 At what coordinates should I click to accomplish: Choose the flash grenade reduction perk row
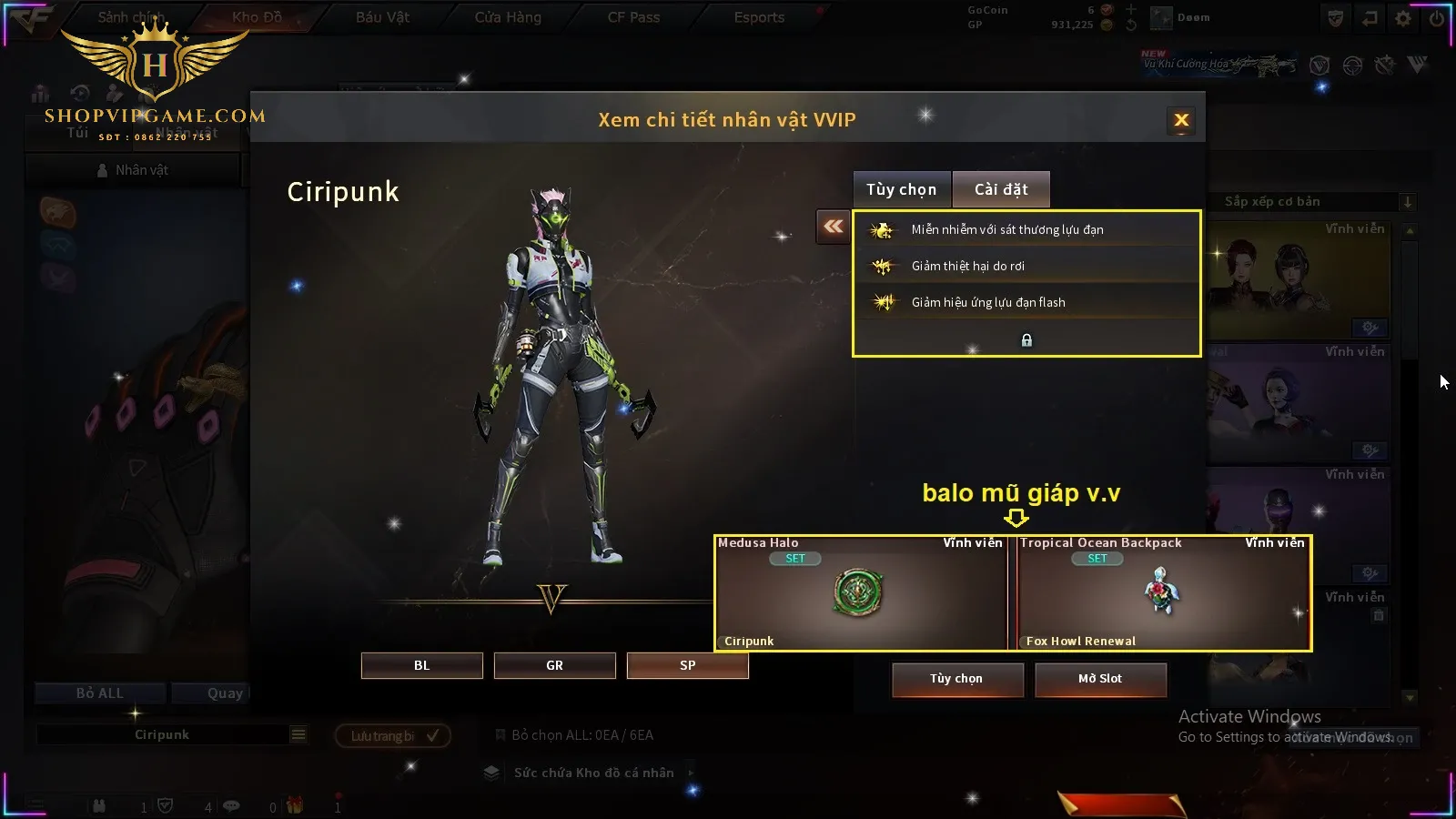coord(1026,302)
